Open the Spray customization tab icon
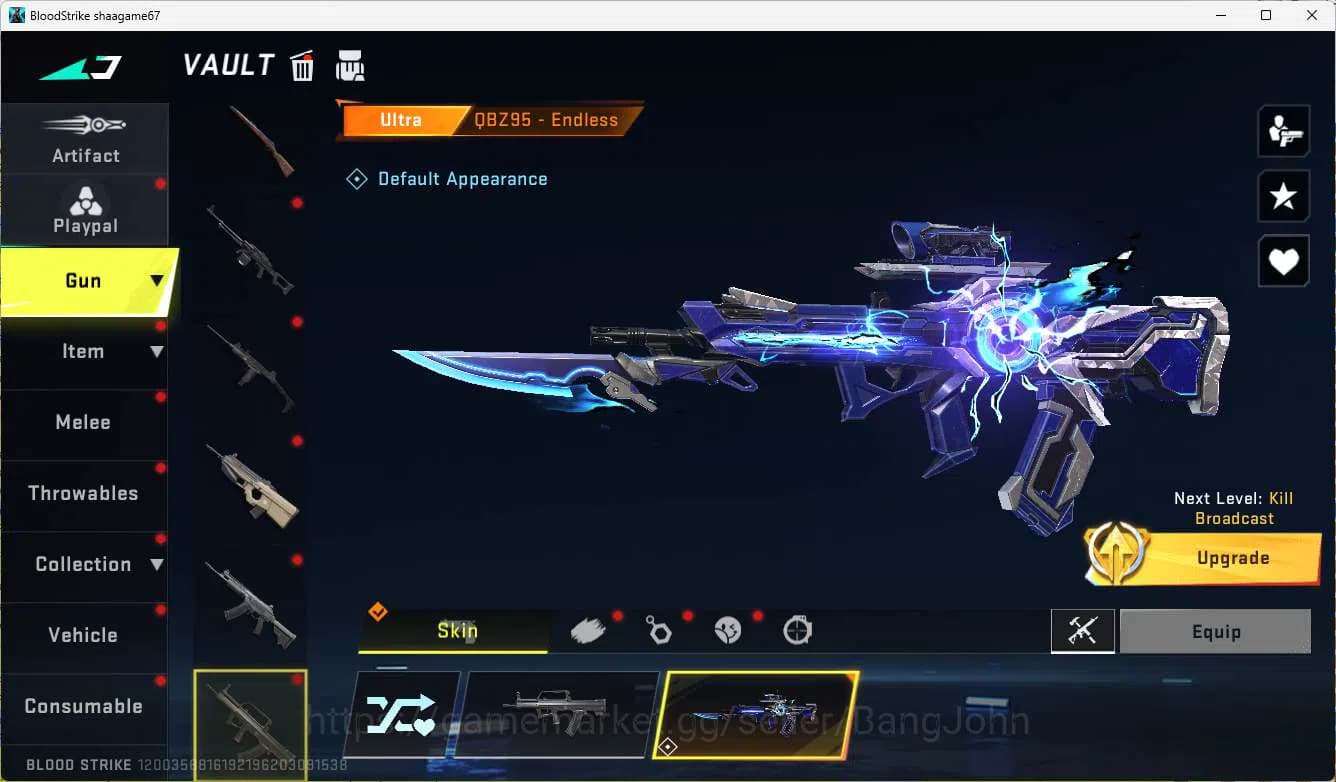This screenshot has height=782, width=1336. (x=589, y=631)
